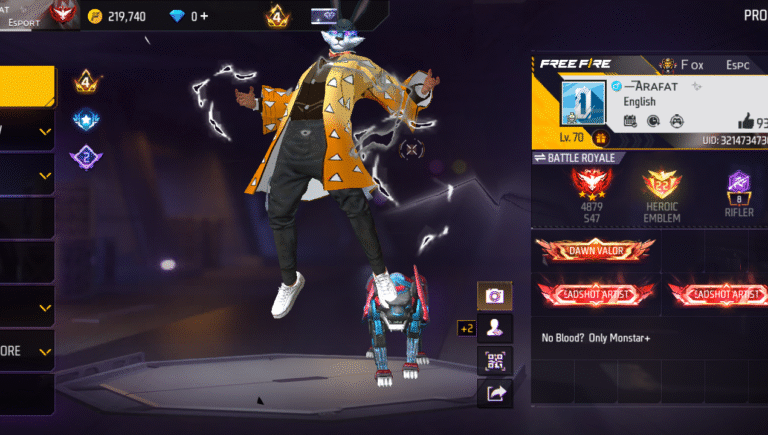
Task: View the Heroic Emblem rank badge
Action: 662,186
